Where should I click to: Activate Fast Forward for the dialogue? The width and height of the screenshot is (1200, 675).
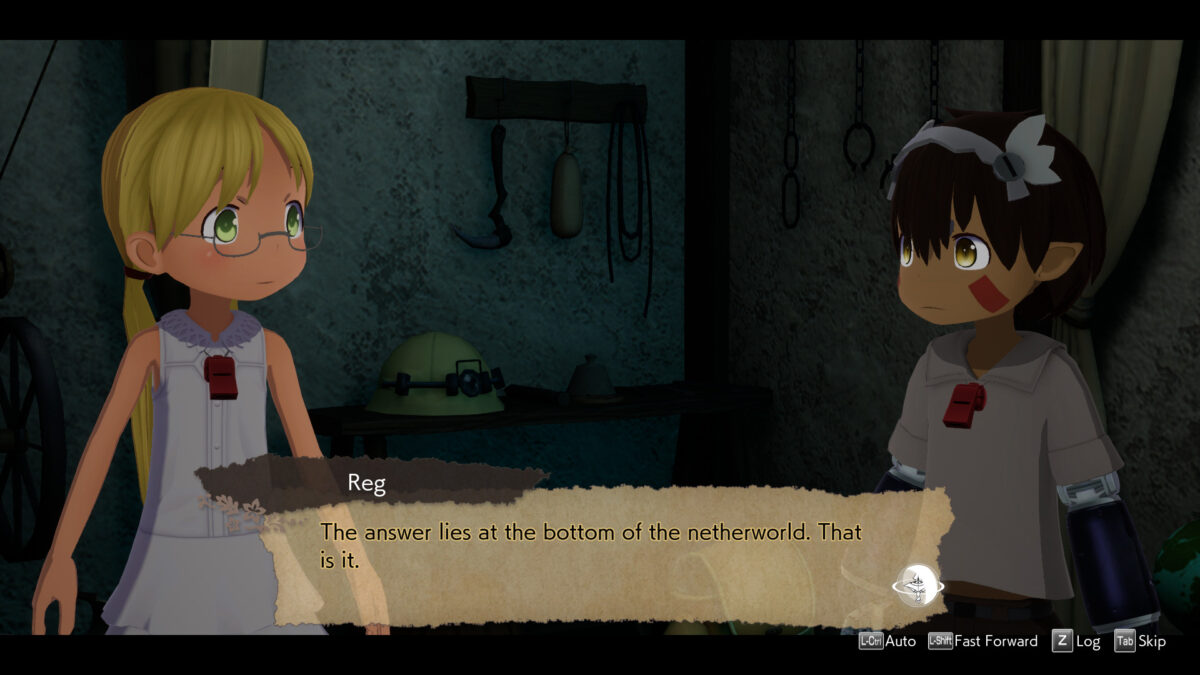(983, 642)
